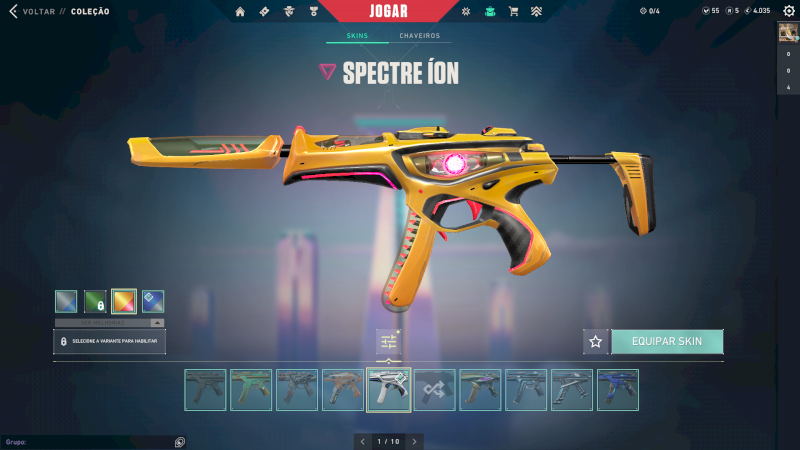The width and height of the screenshot is (800, 450).
Task: Open the settings gear icon
Action: pyautogui.click(x=788, y=11)
